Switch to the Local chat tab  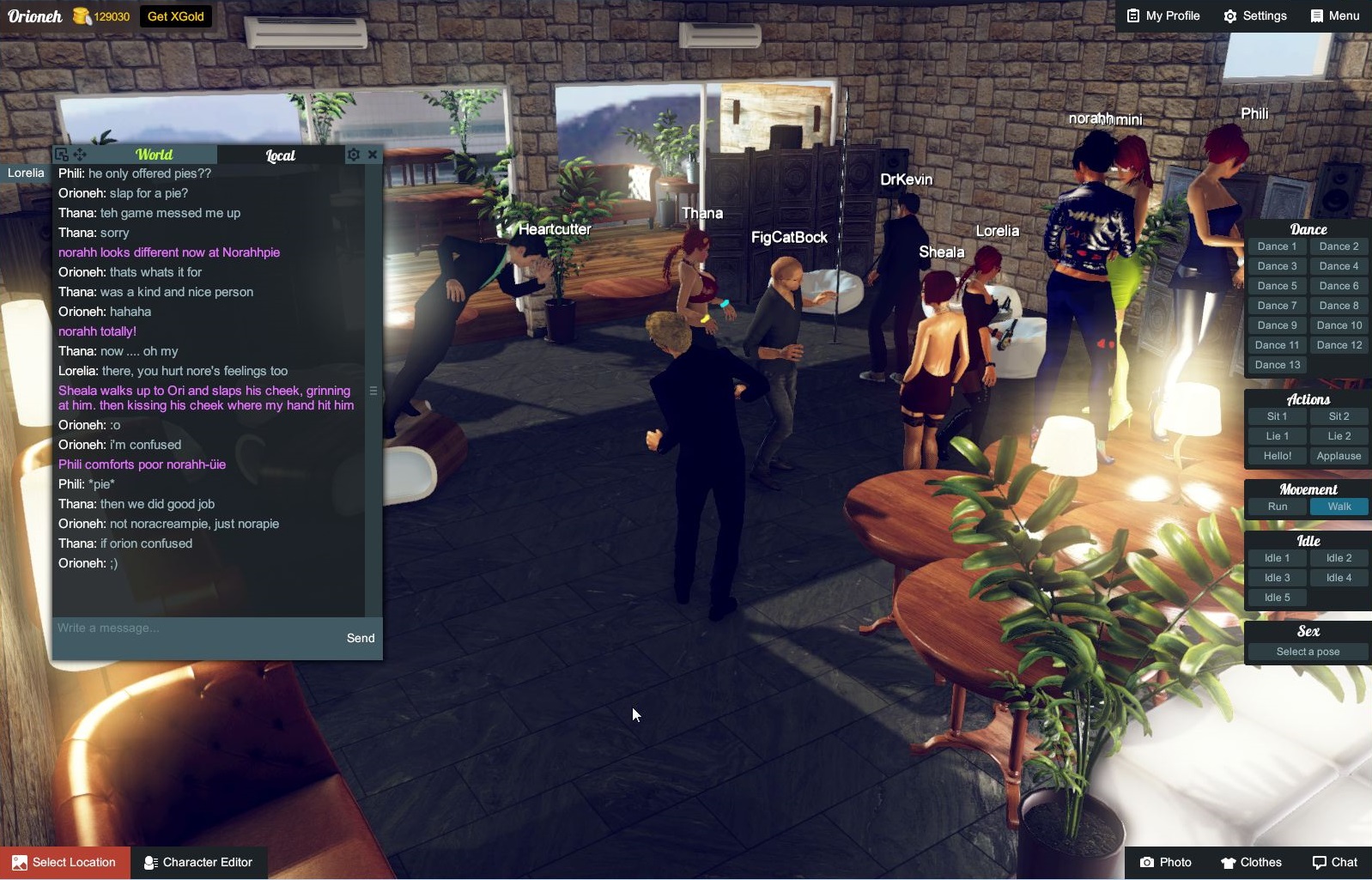(280, 155)
